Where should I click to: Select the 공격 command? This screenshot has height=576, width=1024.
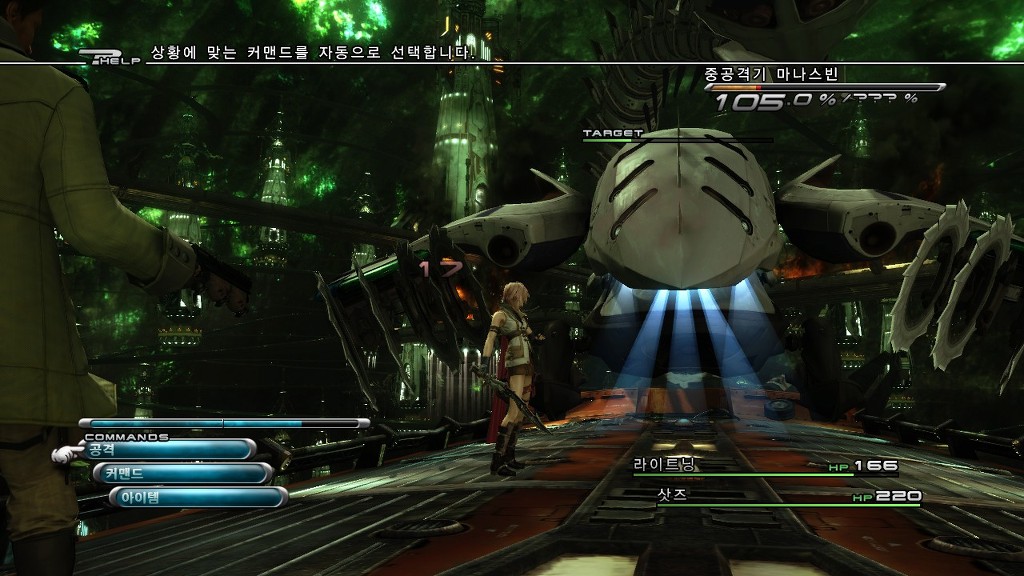167,450
